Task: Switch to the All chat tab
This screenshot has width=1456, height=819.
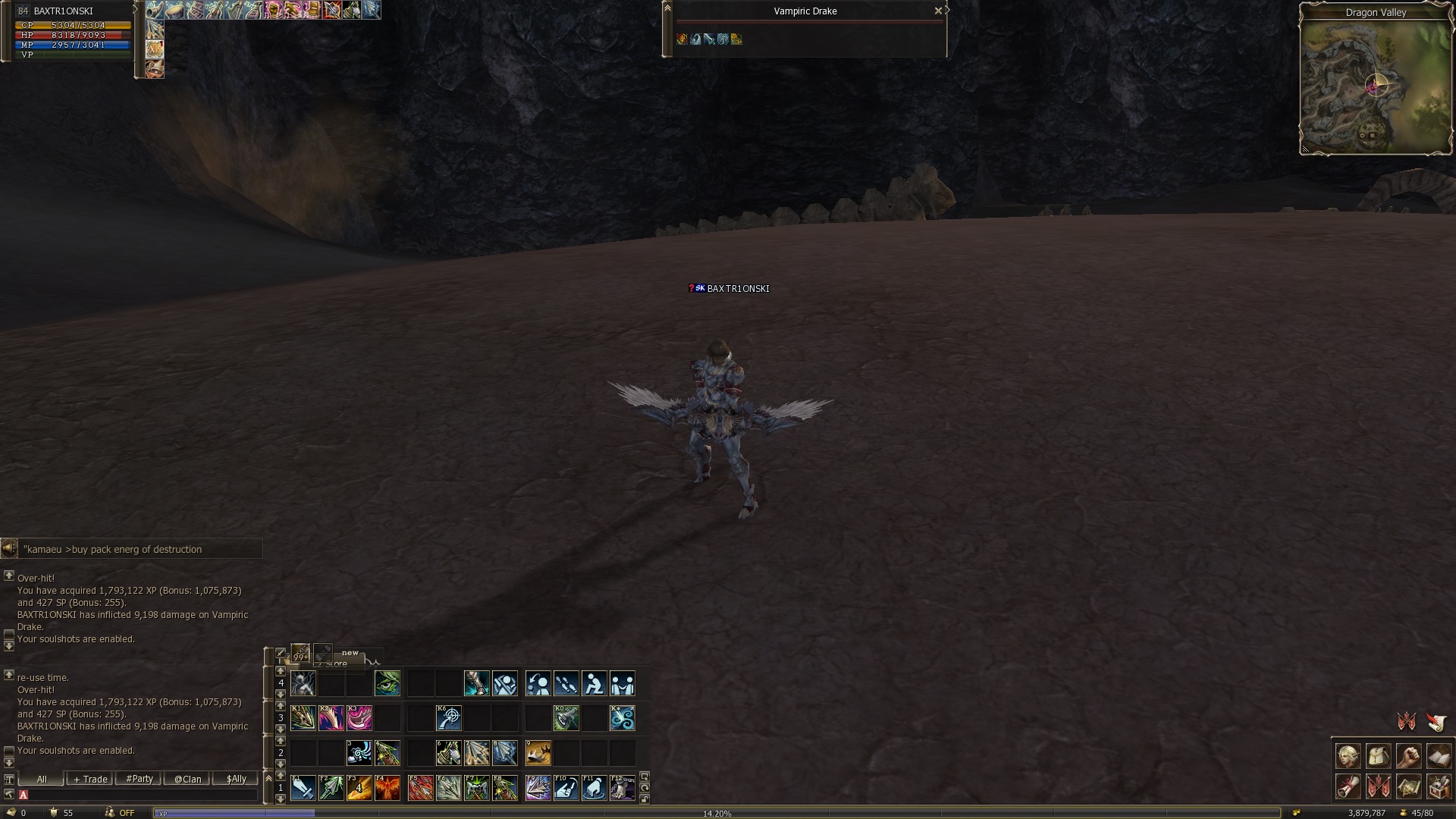Action: 42,779
